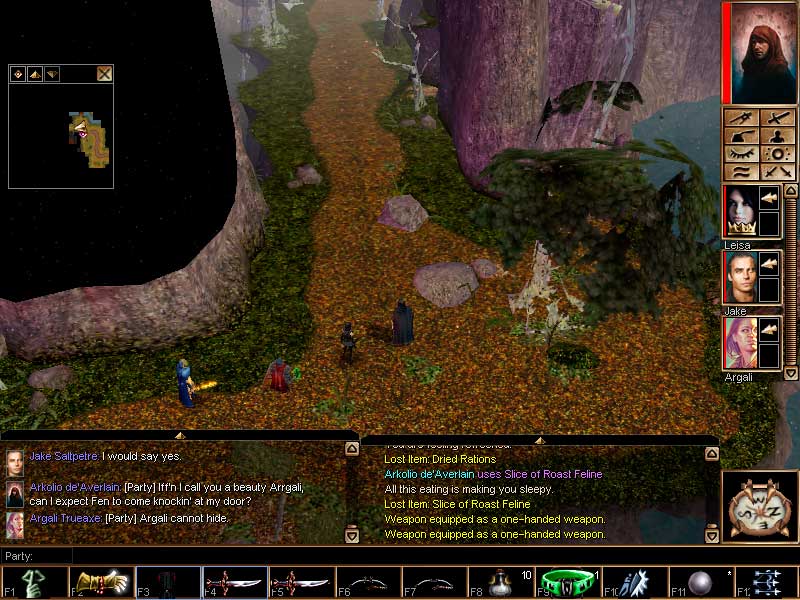Equip the sword in quickbar slot F4
The height and width of the screenshot is (600, 800).
tap(234, 582)
